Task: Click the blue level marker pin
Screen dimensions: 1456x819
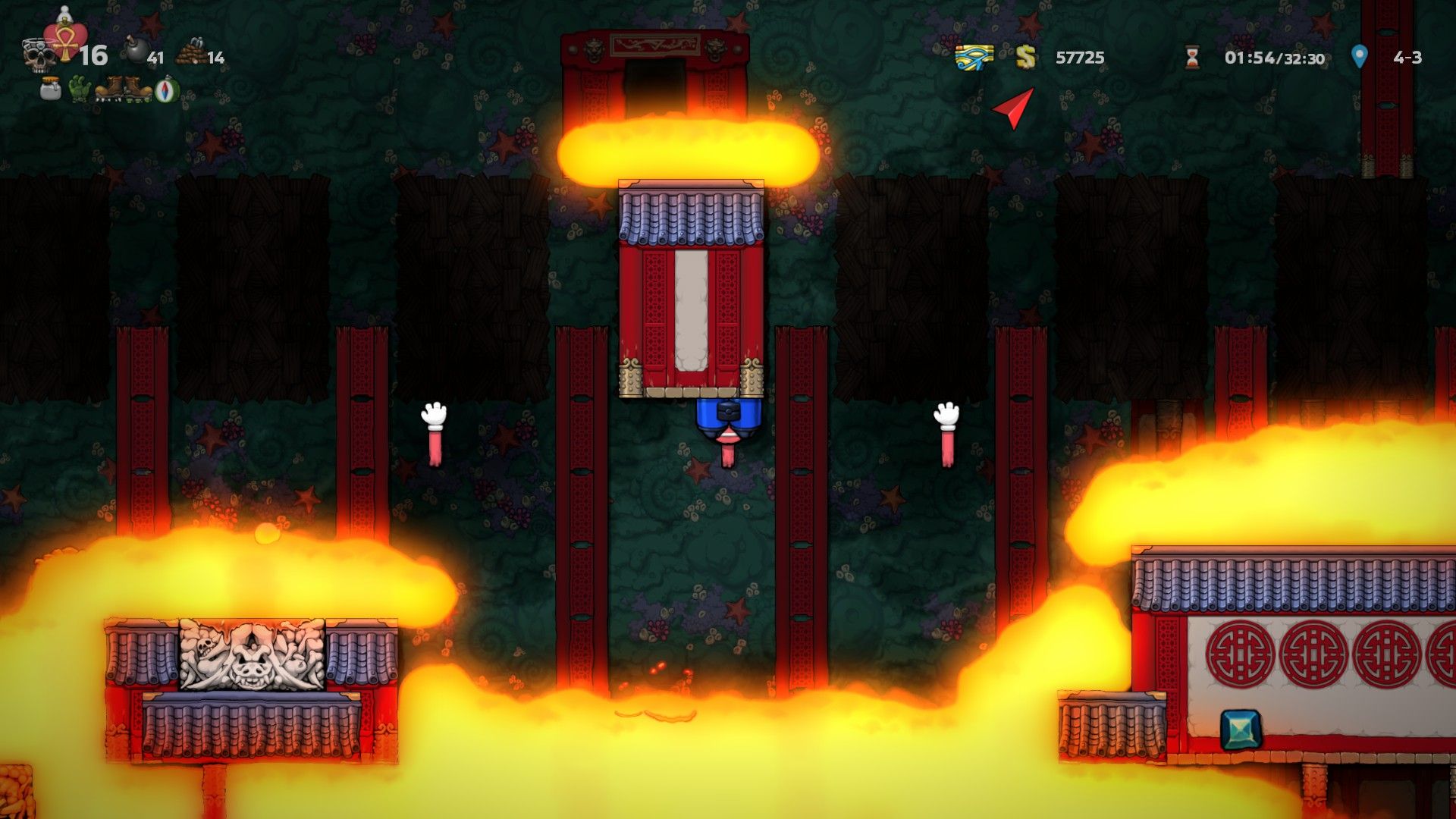Action: [1359, 56]
